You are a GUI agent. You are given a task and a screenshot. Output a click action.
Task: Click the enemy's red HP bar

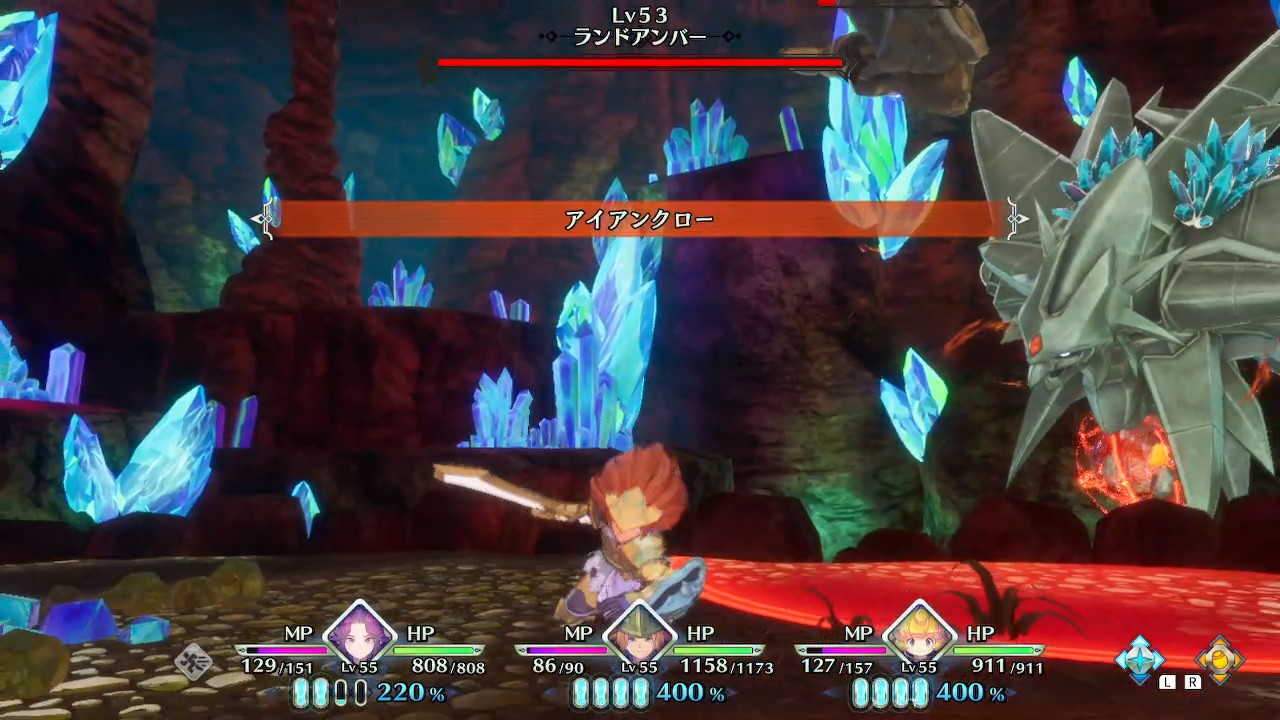[x=640, y=62]
